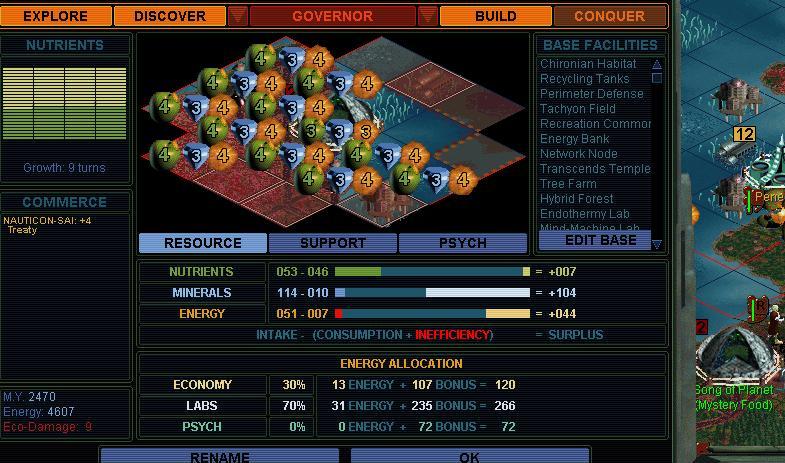The height and width of the screenshot is (463, 785).
Task: Click the EDIT BASE button
Action: (601, 241)
